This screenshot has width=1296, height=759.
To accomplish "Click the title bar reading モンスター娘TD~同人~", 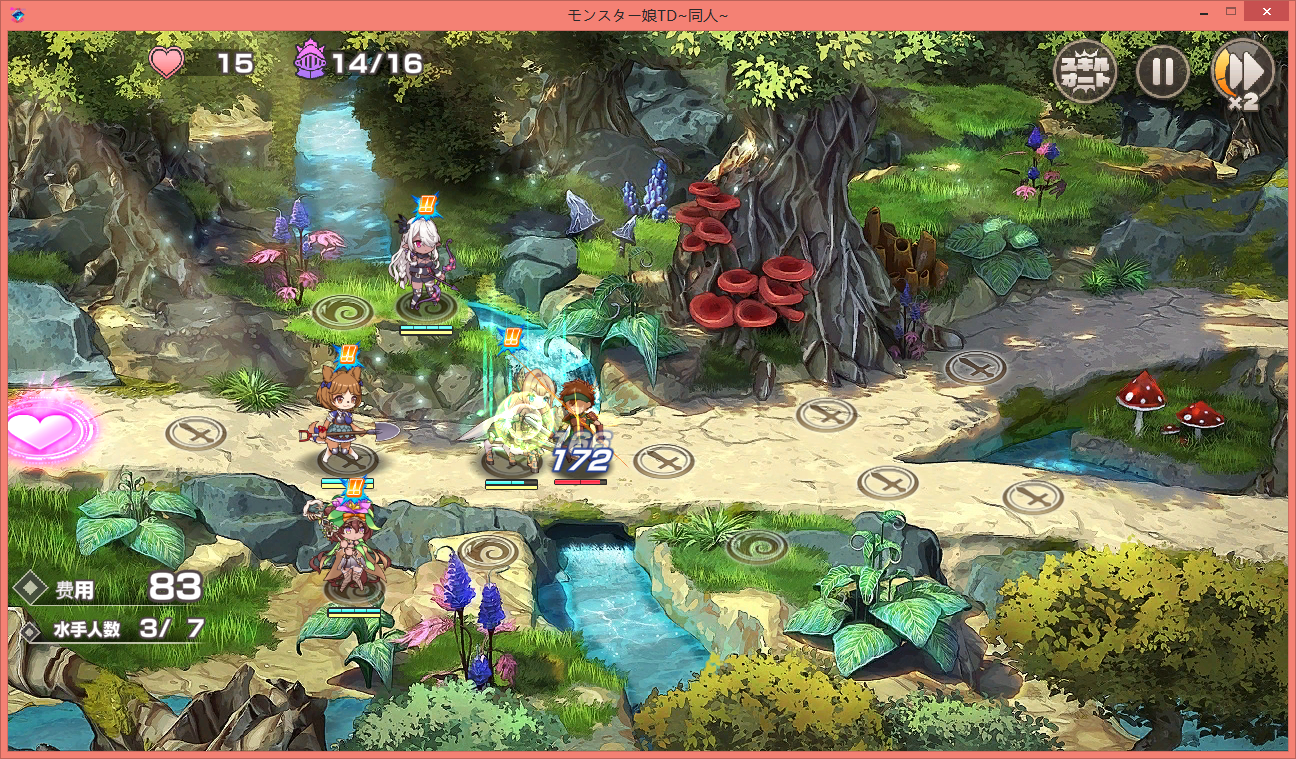I will pos(648,11).
